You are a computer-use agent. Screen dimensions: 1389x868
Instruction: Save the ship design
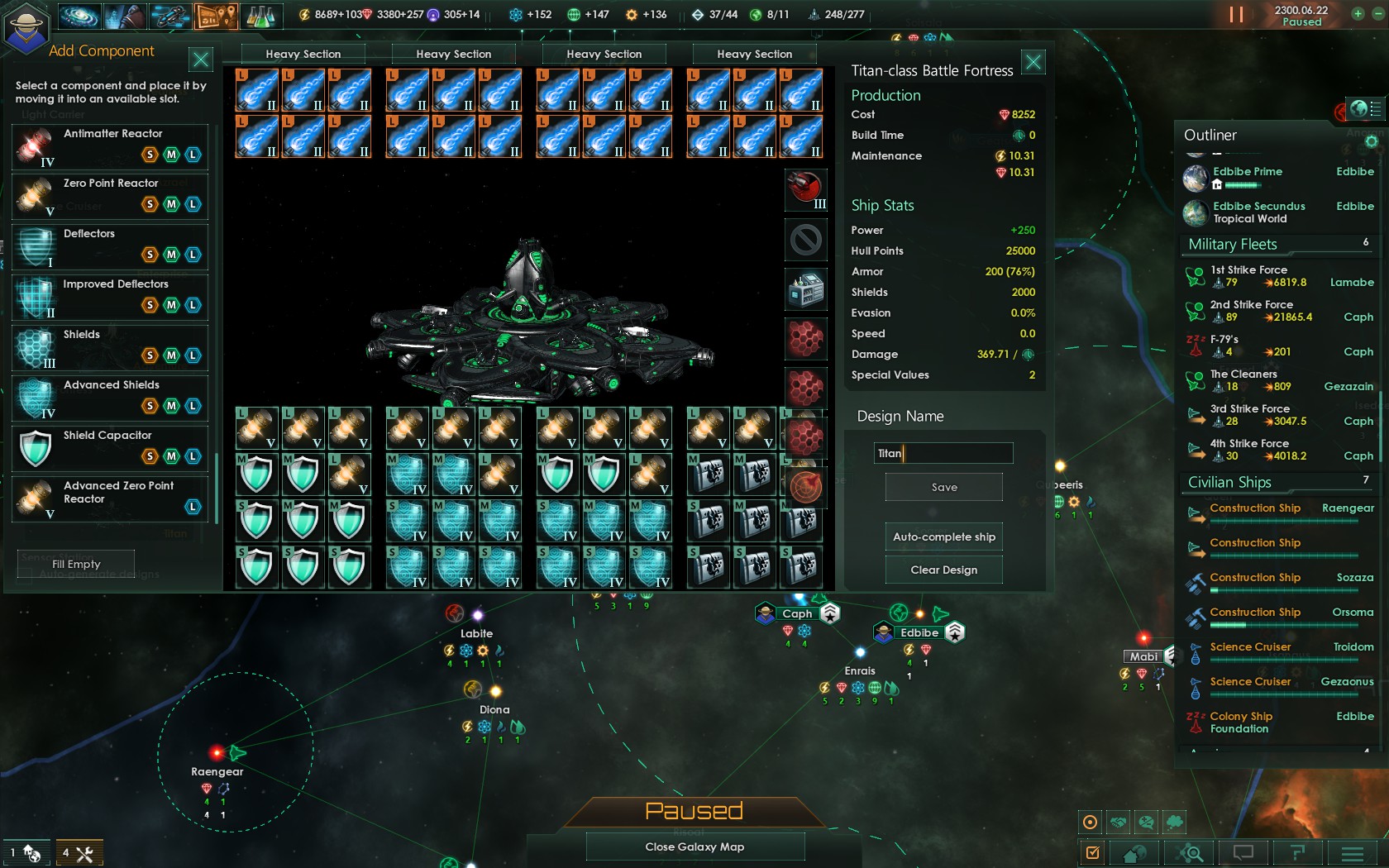tap(943, 488)
